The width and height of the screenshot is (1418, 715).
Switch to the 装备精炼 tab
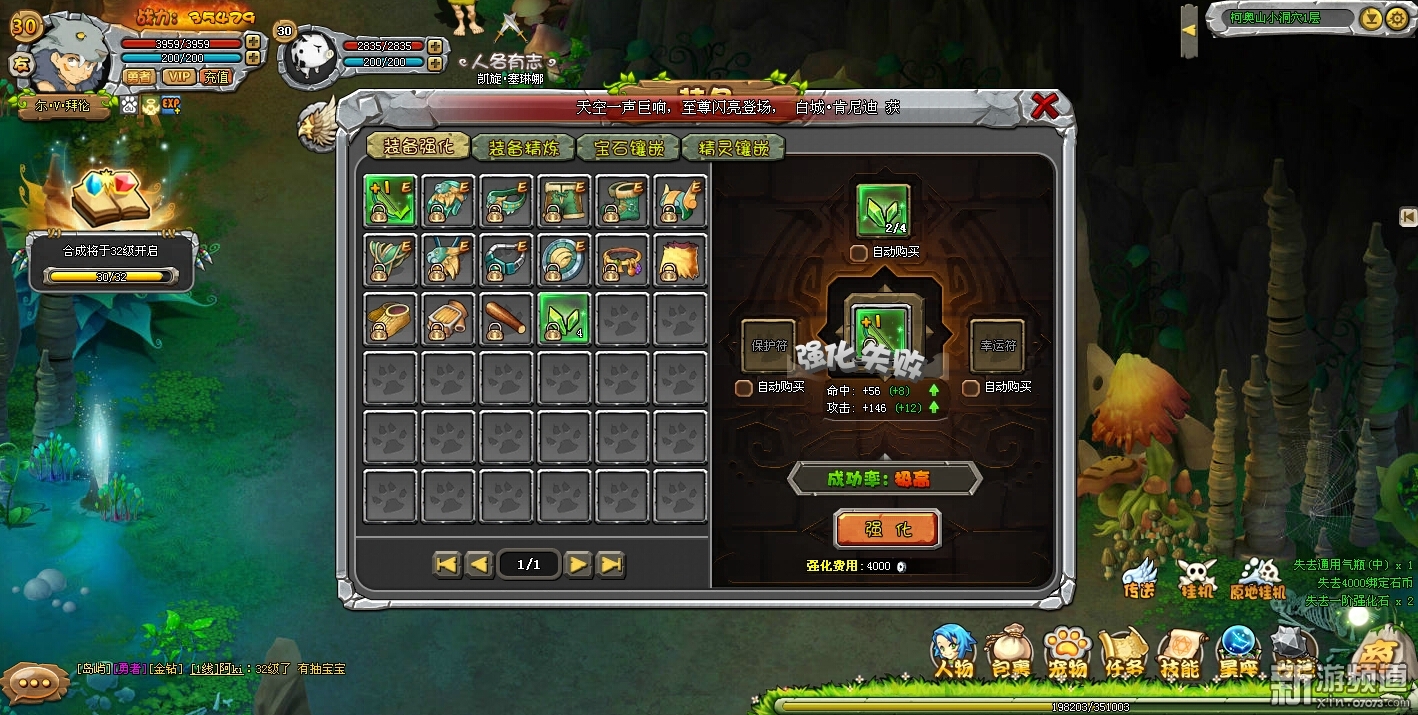click(x=523, y=148)
